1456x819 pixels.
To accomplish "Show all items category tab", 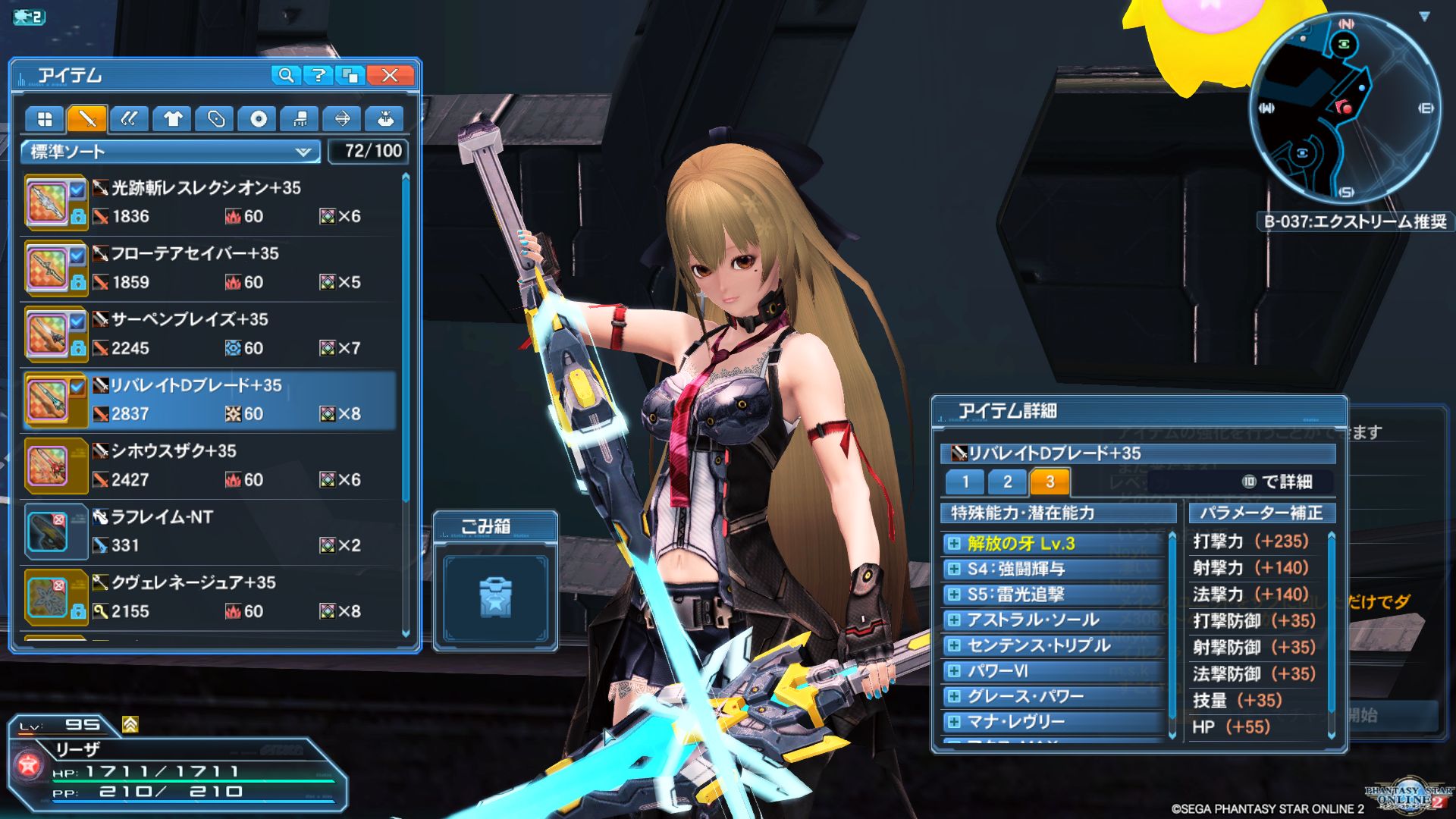I will pyautogui.click(x=45, y=119).
